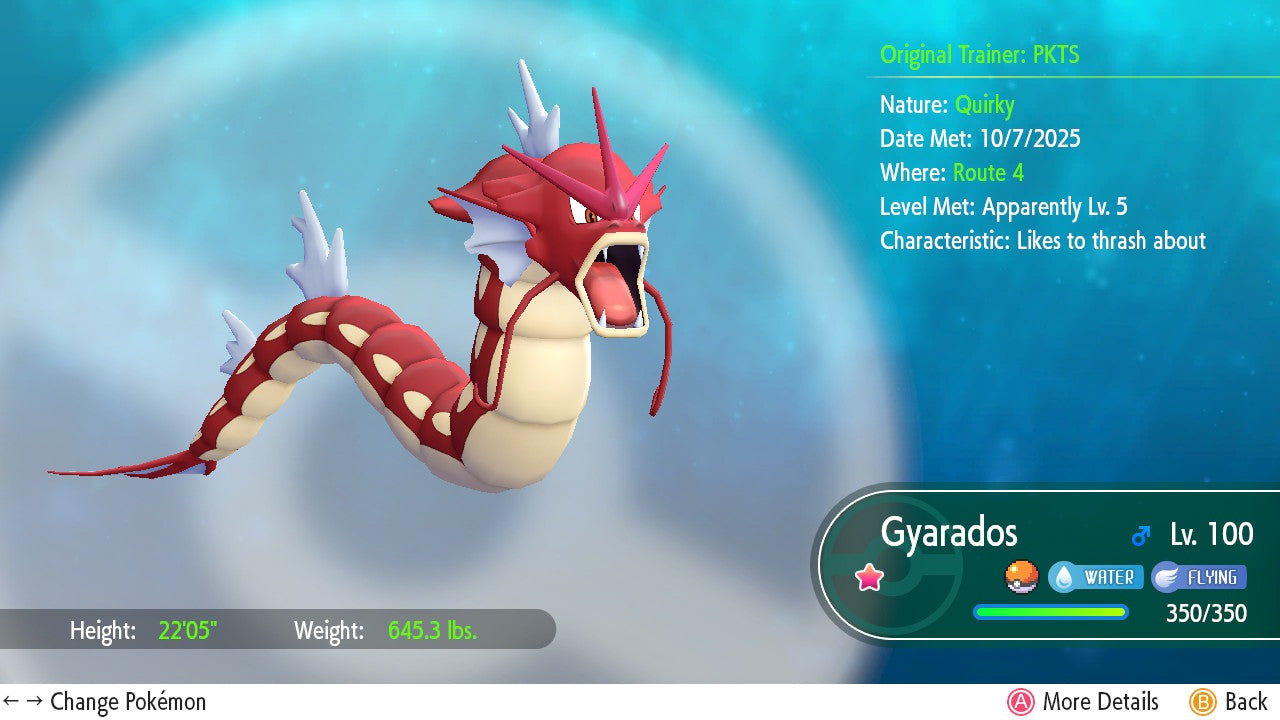Select the Poké Ball icon beside the types
Image resolution: width=1280 pixels, height=720 pixels.
pos(1021,577)
